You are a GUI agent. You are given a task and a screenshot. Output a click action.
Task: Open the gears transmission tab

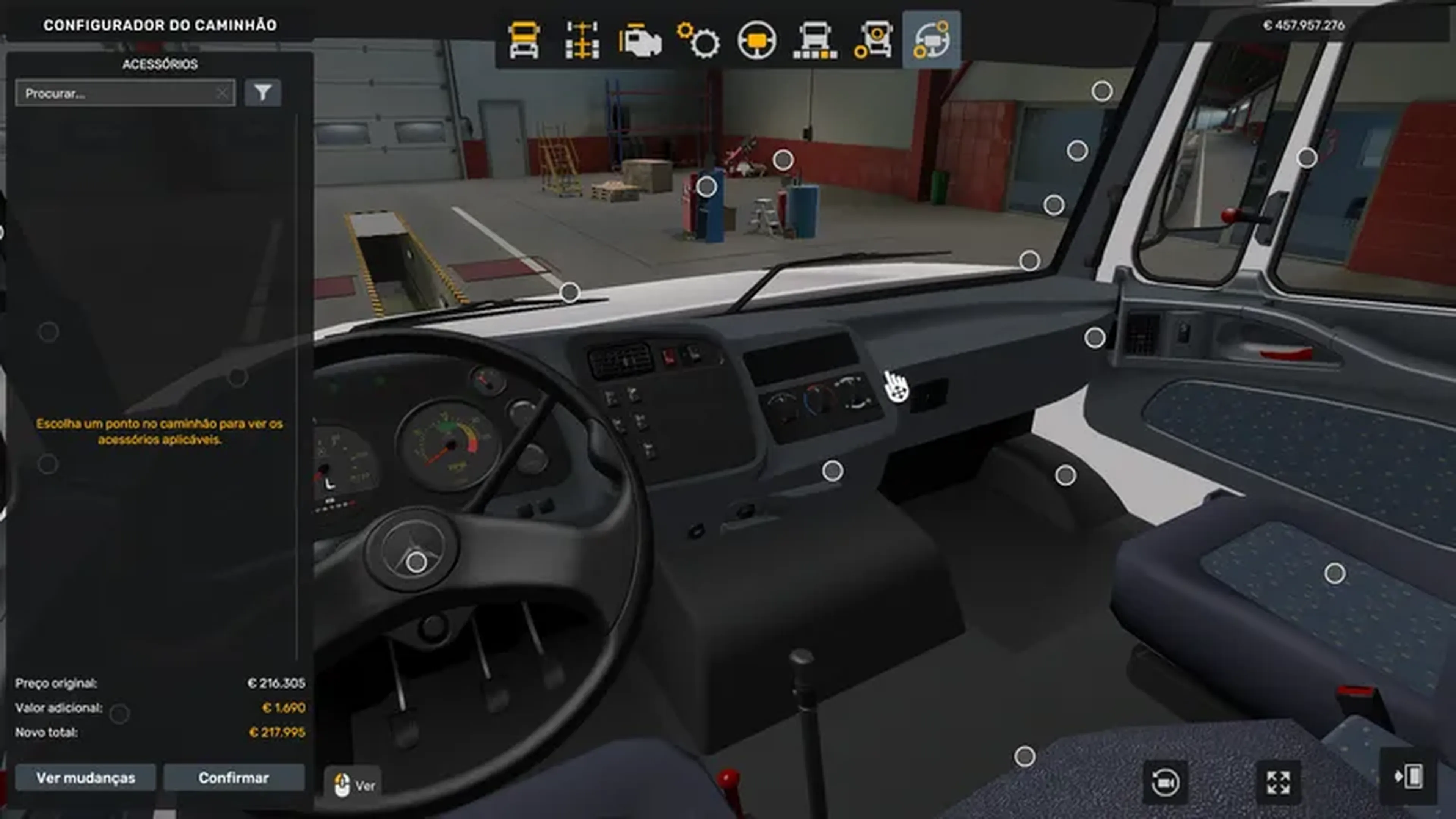[698, 40]
